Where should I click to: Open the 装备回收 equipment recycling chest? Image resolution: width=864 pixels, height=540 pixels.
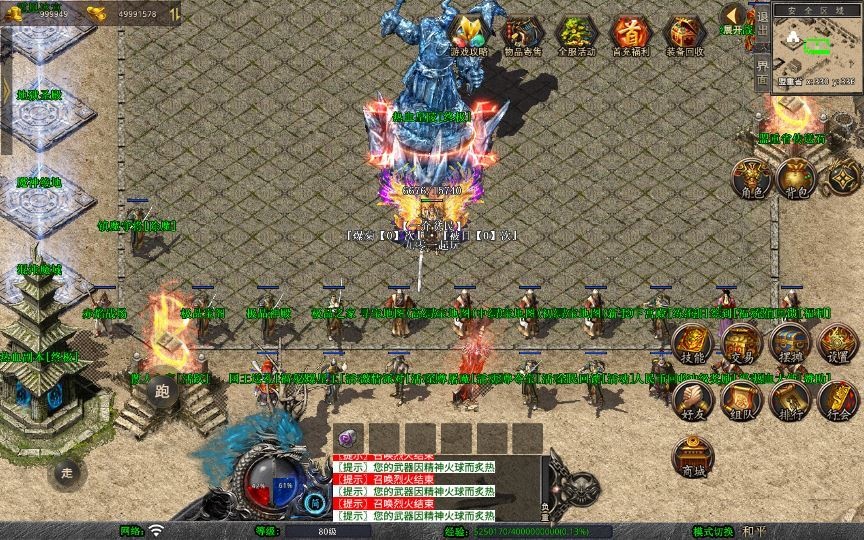[x=684, y=34]
